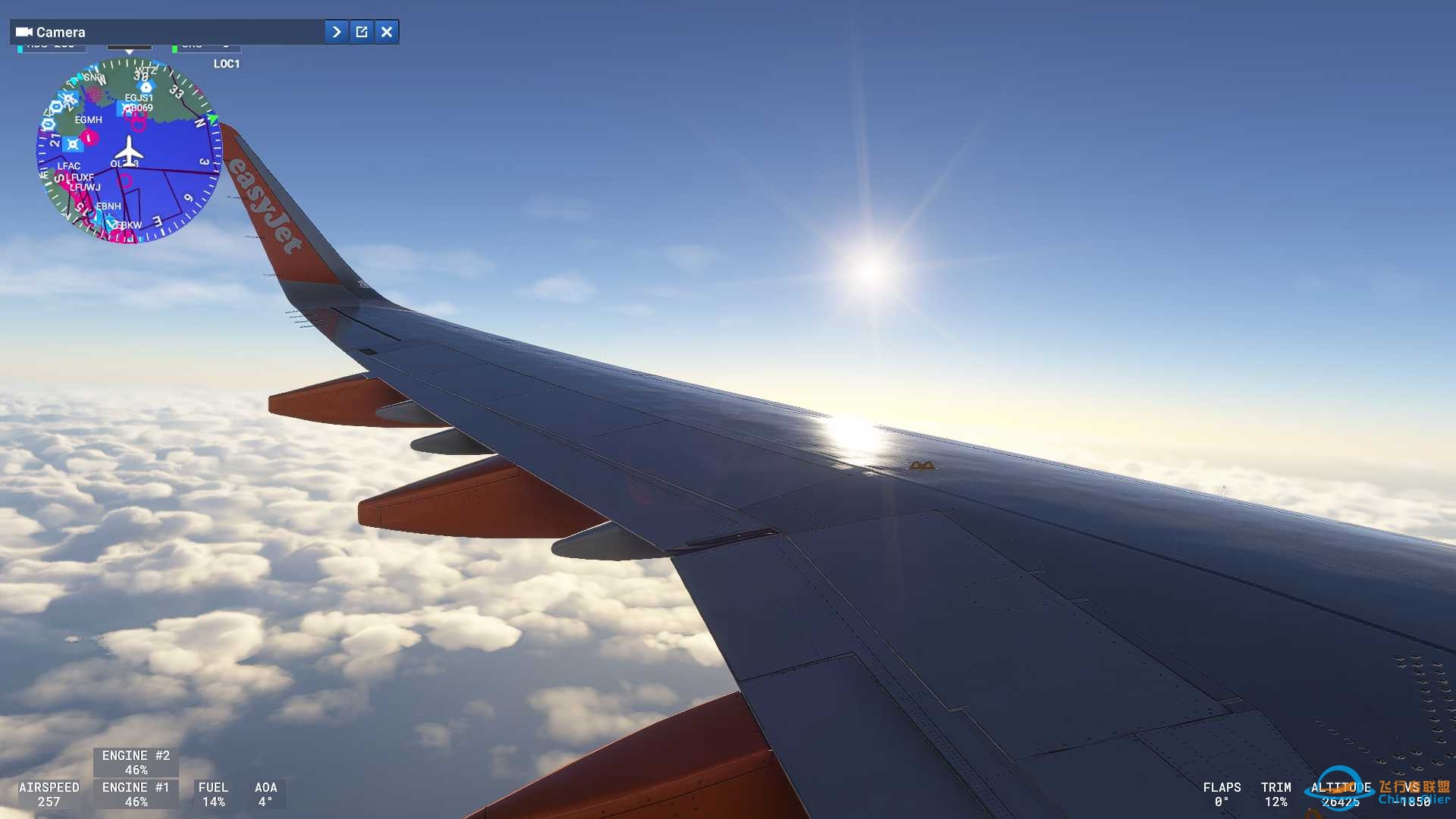This screenshot has height=819, width=1456.
Task: Expand the Camera panel with the arrow button
Action: click(x=337, y=31)
